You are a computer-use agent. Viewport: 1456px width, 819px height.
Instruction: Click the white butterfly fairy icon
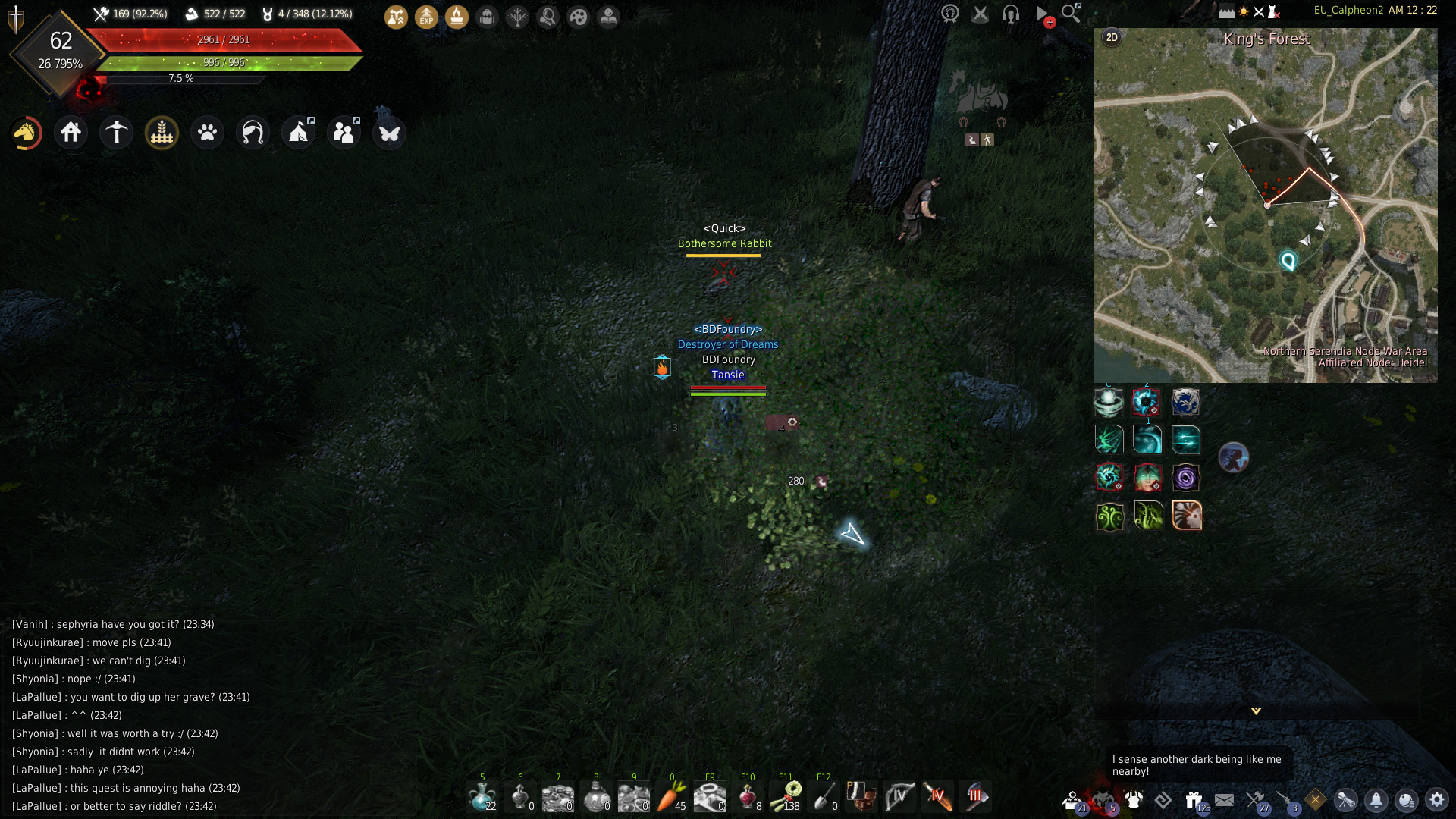pos(390,133)
